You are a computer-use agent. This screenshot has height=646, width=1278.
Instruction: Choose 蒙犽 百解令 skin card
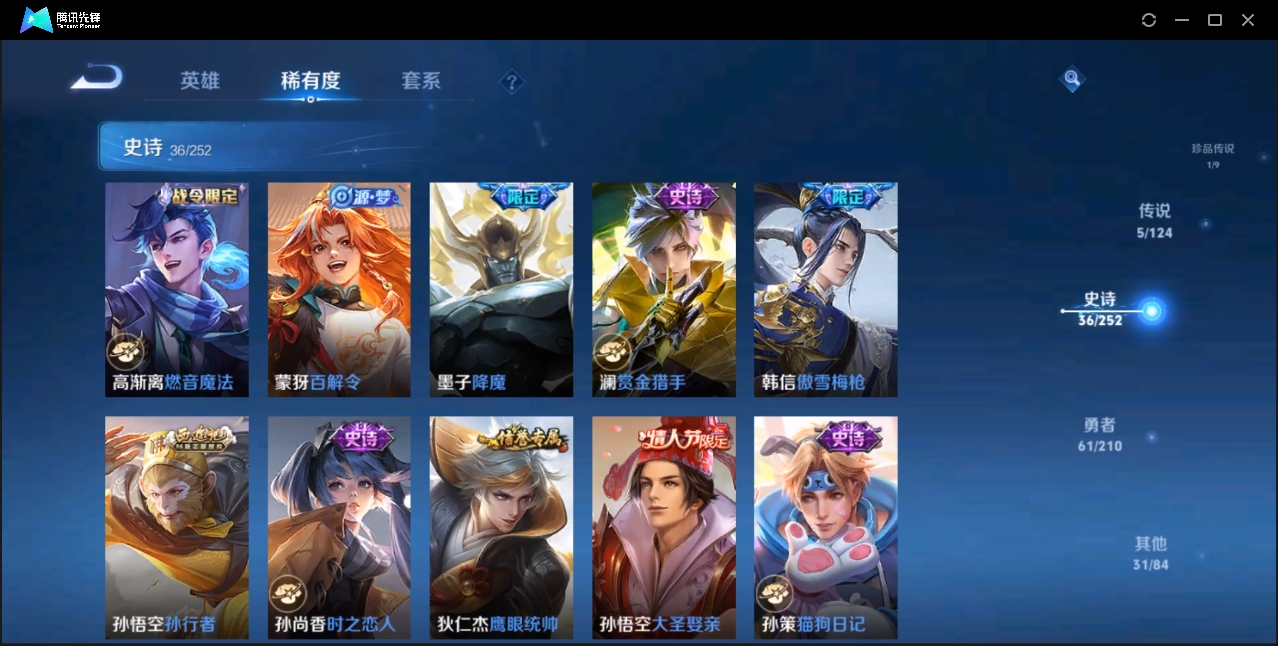click(339, 289)
